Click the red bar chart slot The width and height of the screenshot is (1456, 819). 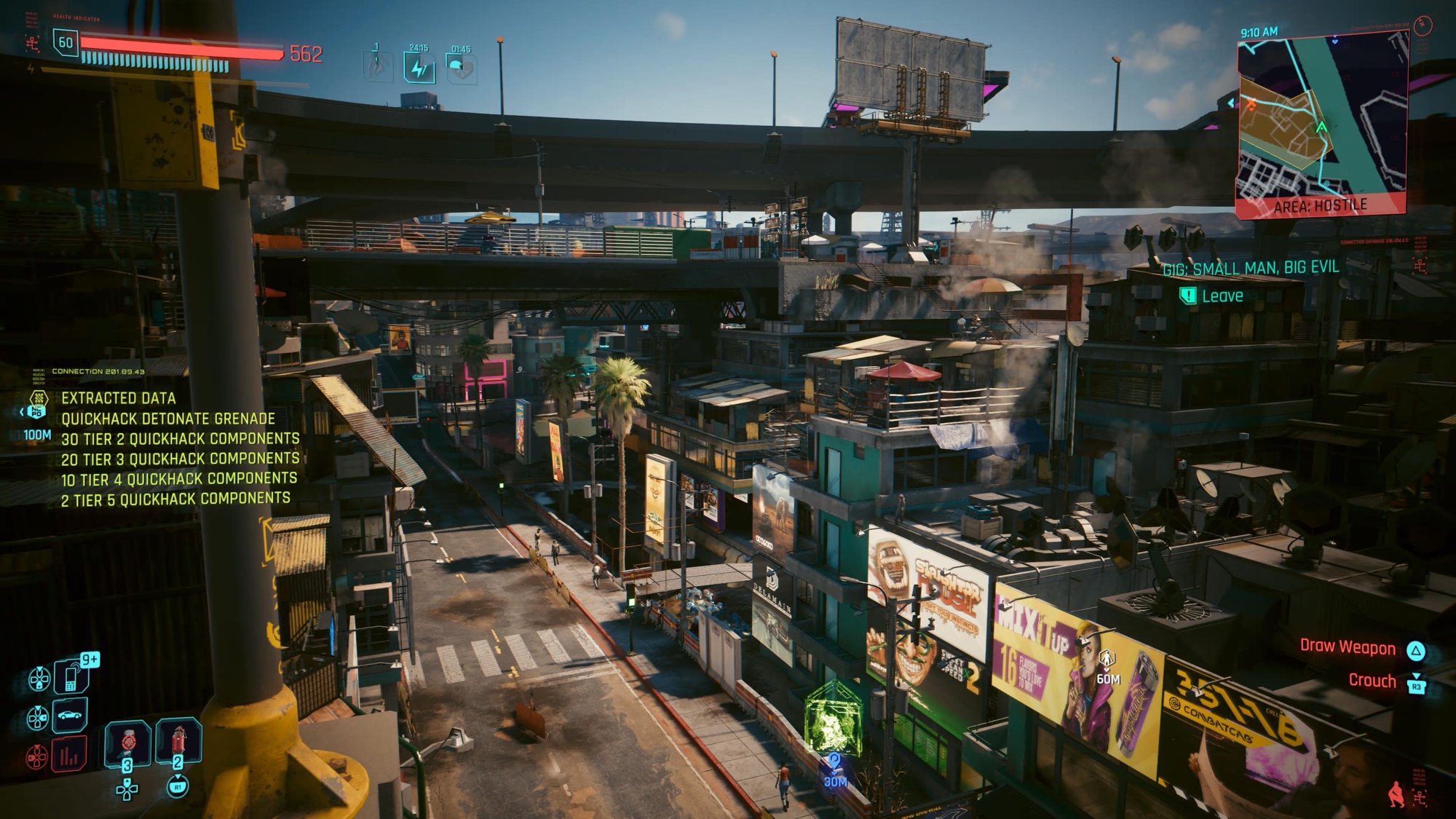(69, 754)
